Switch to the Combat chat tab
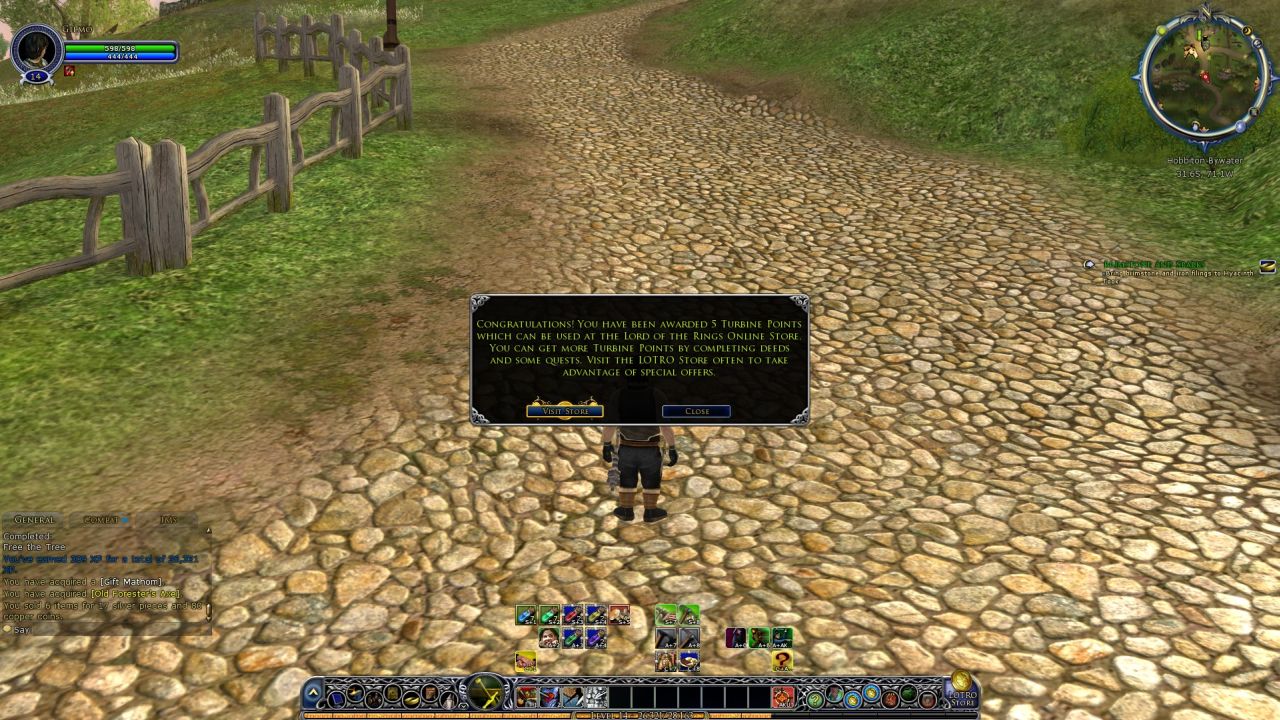 101,520
